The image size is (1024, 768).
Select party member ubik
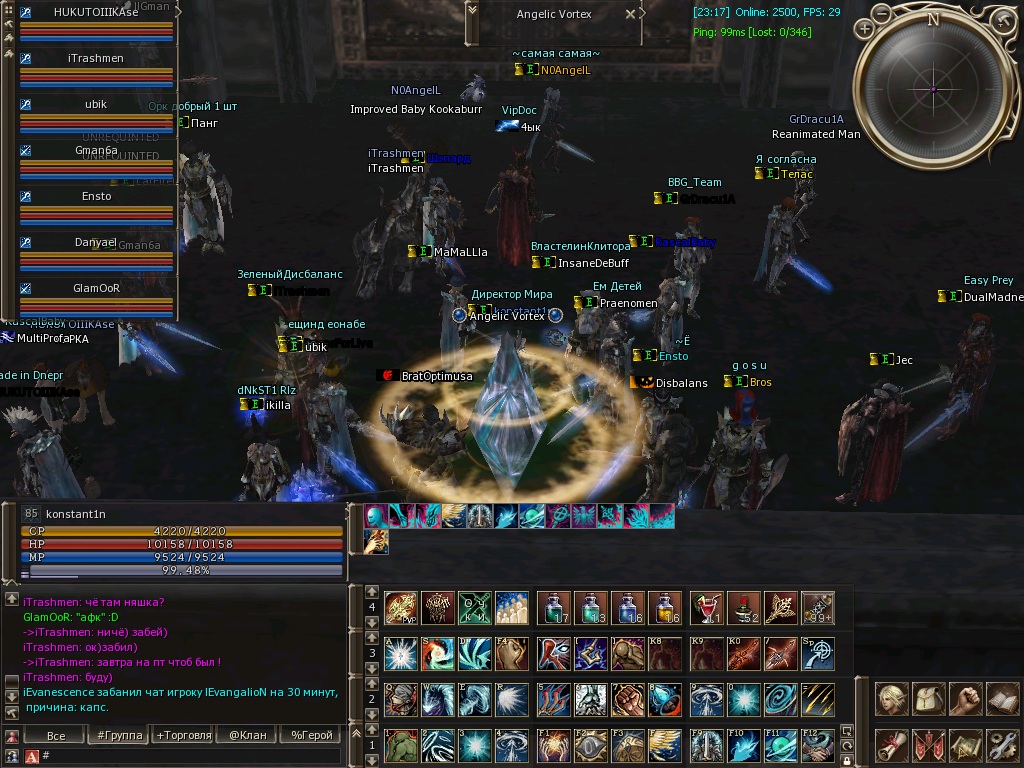point(96,104)
